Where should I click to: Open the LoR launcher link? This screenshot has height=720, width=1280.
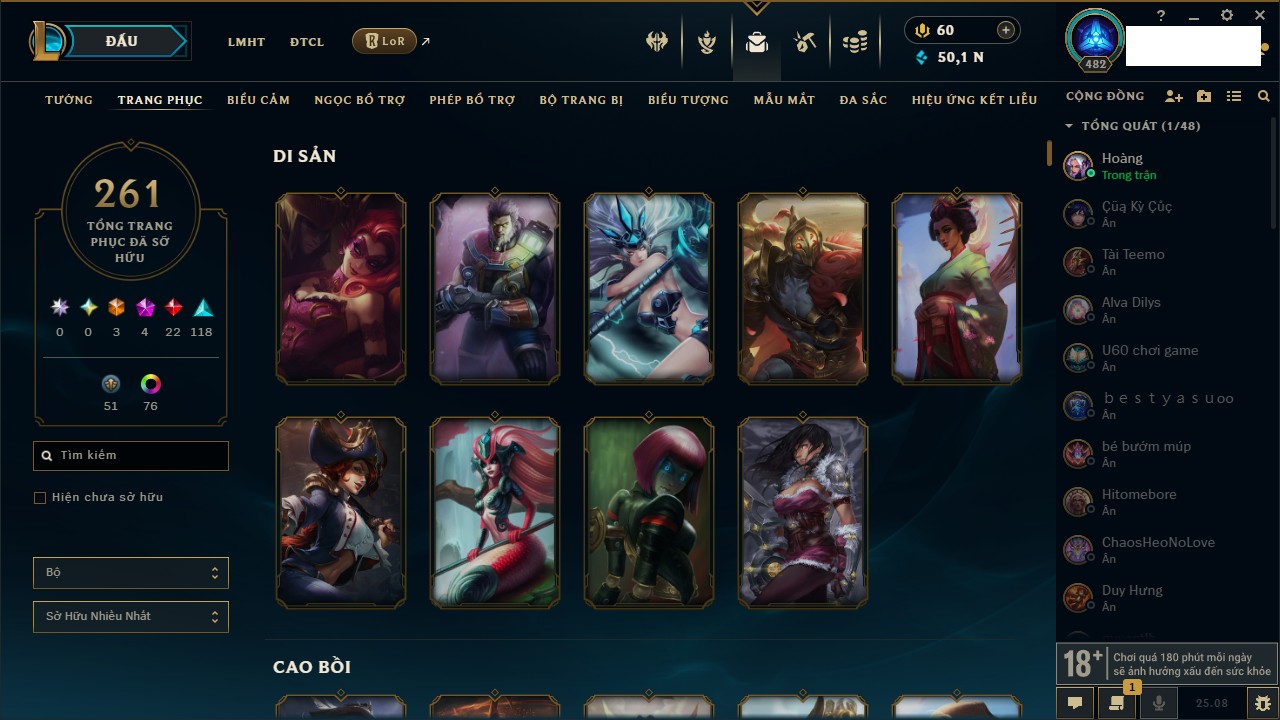385,41
